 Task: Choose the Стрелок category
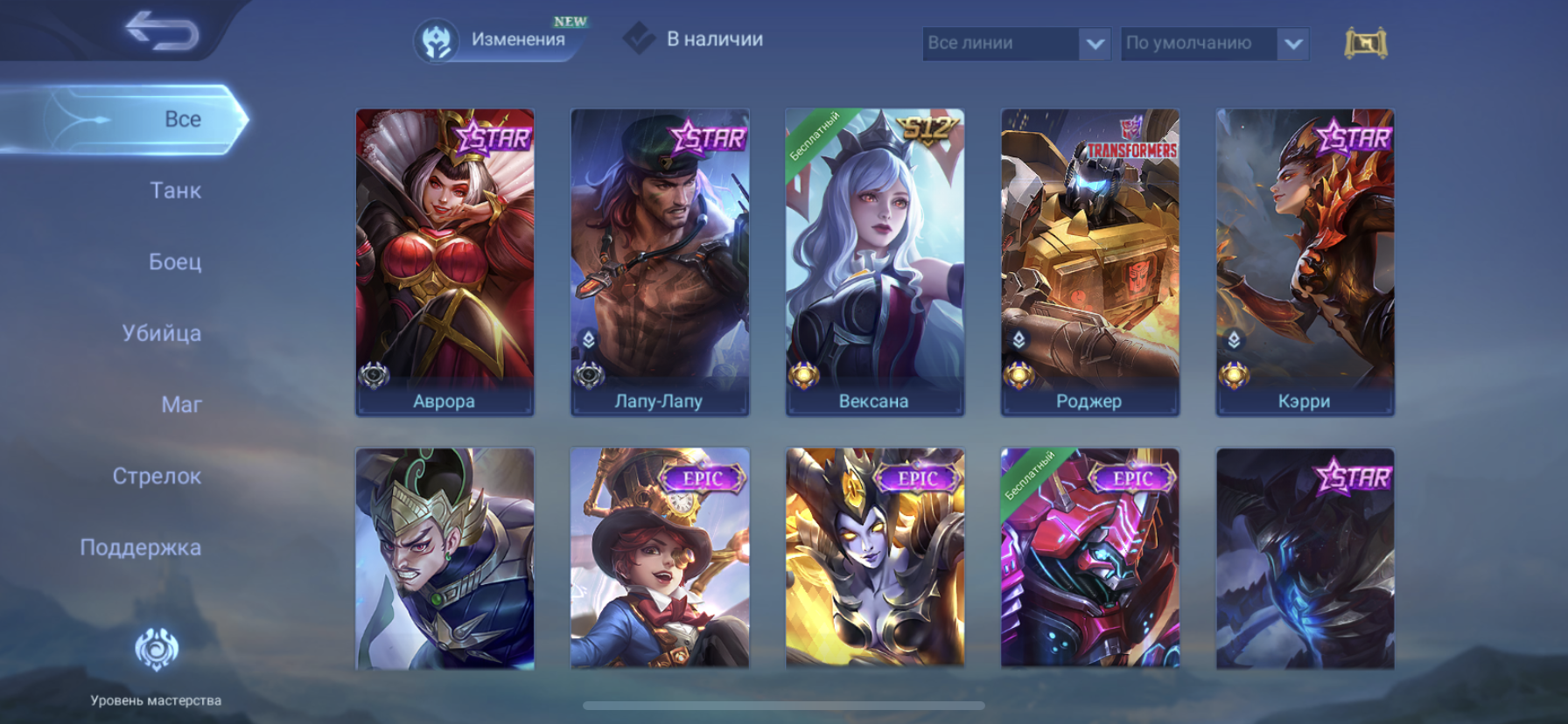[x=157, y=477]
